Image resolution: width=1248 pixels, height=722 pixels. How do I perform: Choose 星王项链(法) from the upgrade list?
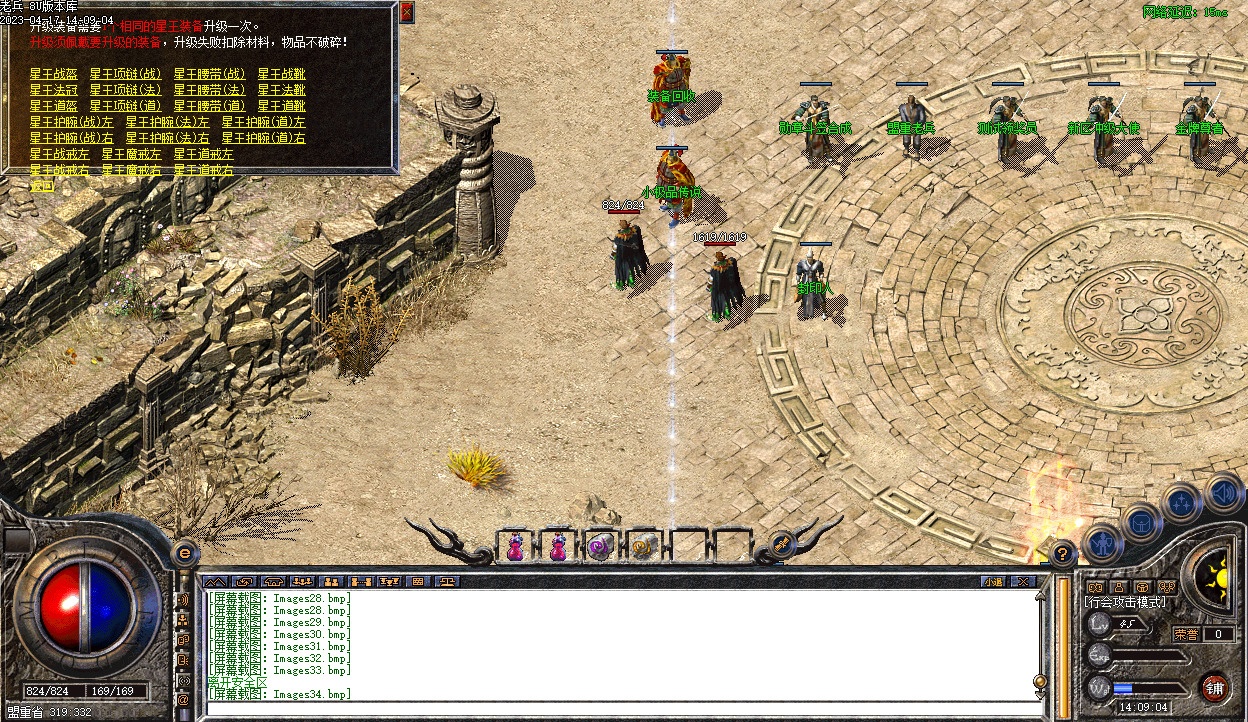coord(125,89)
